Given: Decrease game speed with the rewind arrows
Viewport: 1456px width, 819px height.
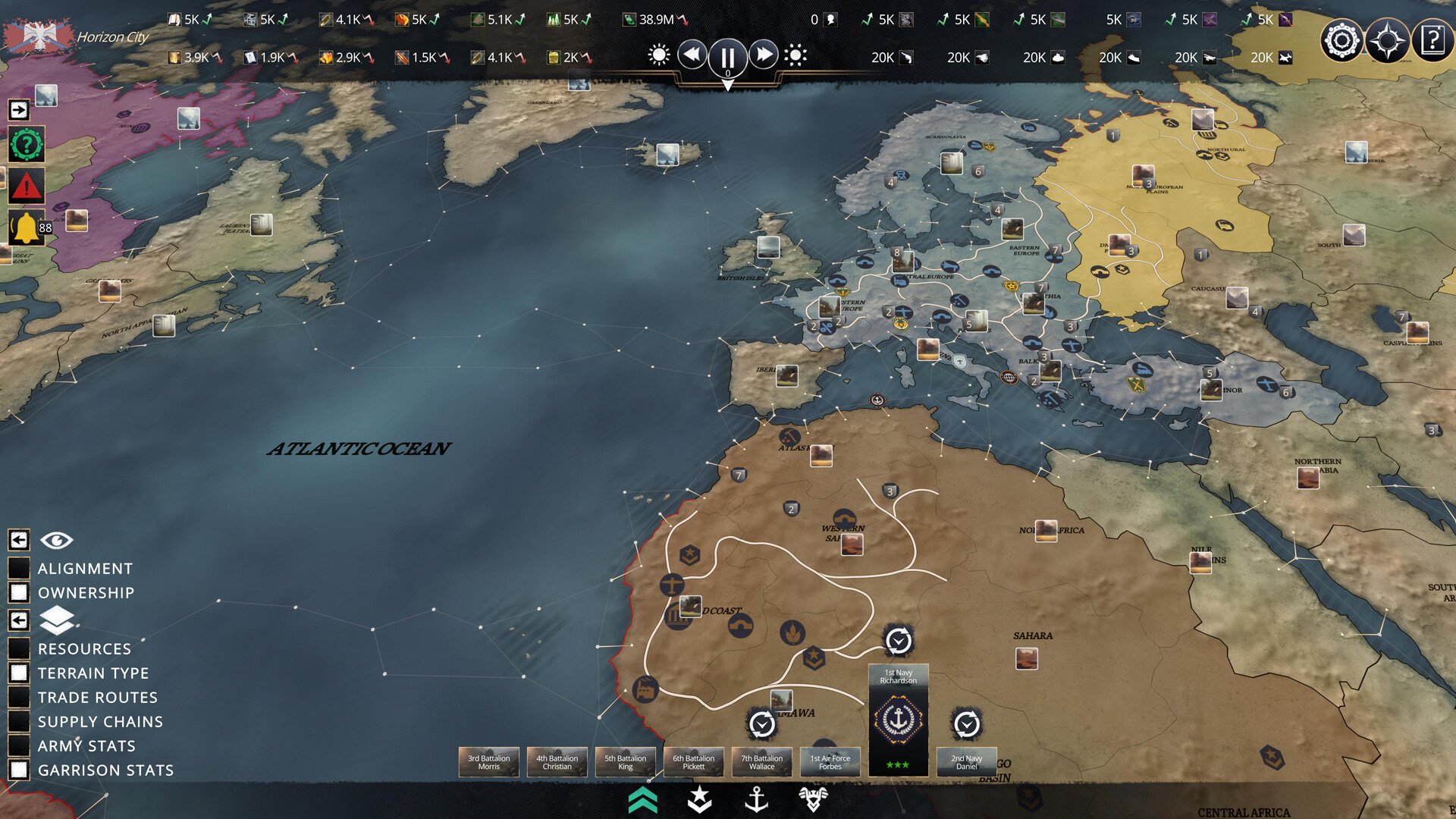Looking at the screenshot, I should pyautogui.click(x=692, y=55).
